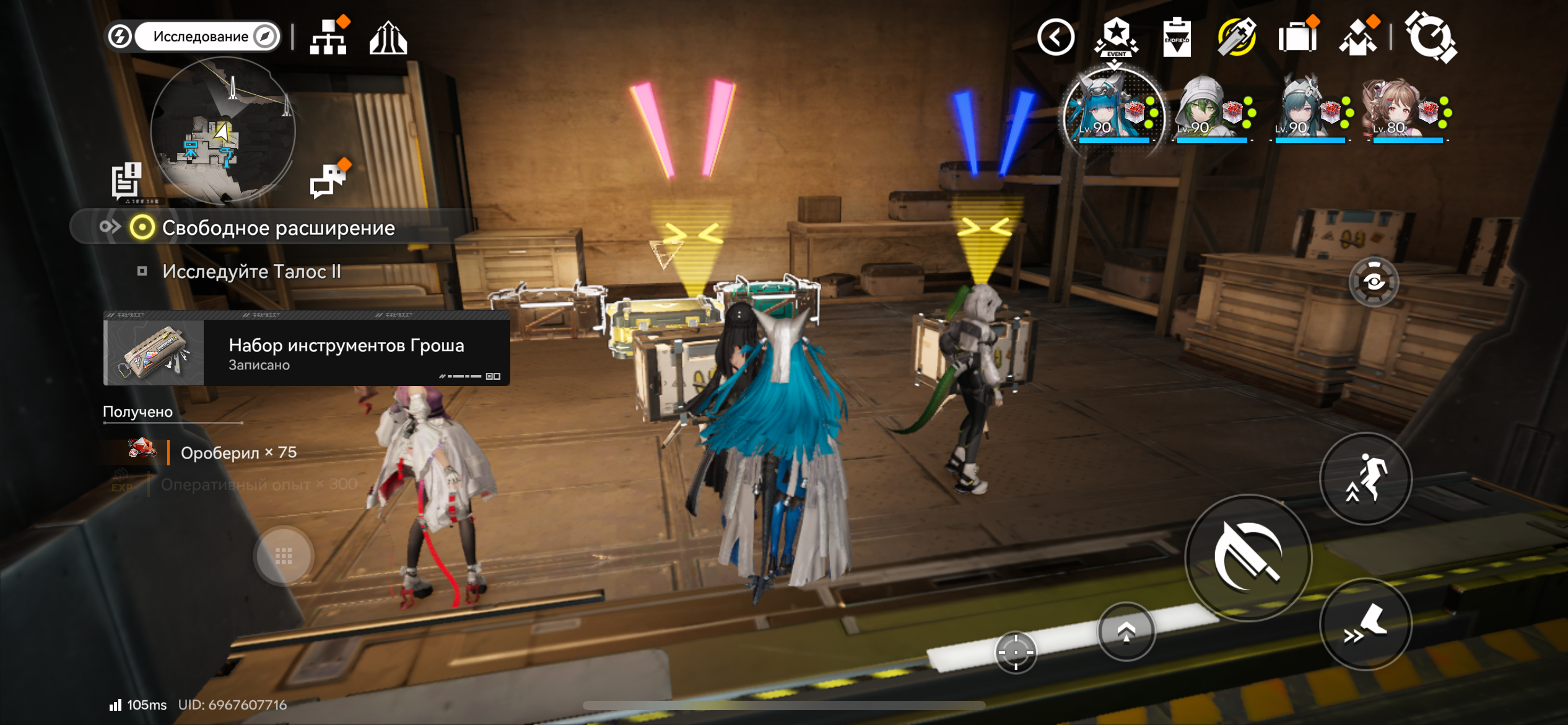Open the hierarchy tree icon menu
This screenshot has width=1568, height=725.
[x=329, y=37]
